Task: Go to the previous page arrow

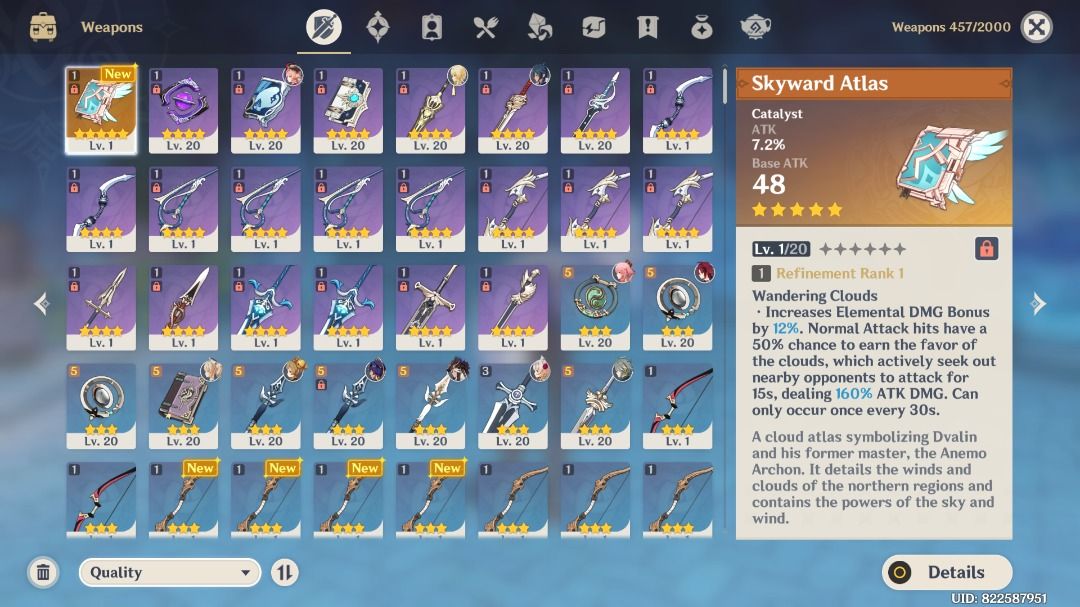Action: pos(41,303)
